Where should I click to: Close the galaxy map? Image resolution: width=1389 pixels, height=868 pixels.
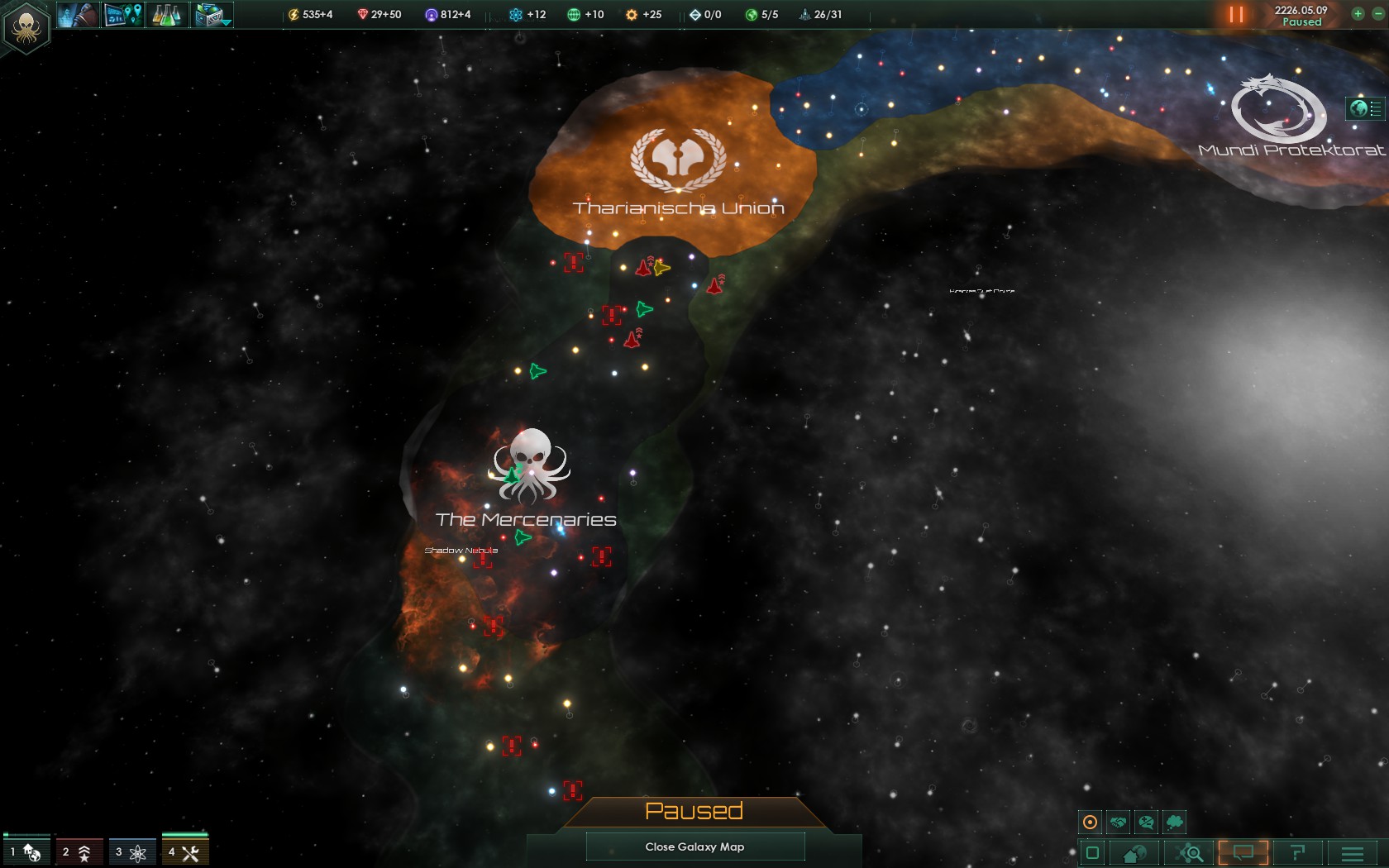[694, 847]
